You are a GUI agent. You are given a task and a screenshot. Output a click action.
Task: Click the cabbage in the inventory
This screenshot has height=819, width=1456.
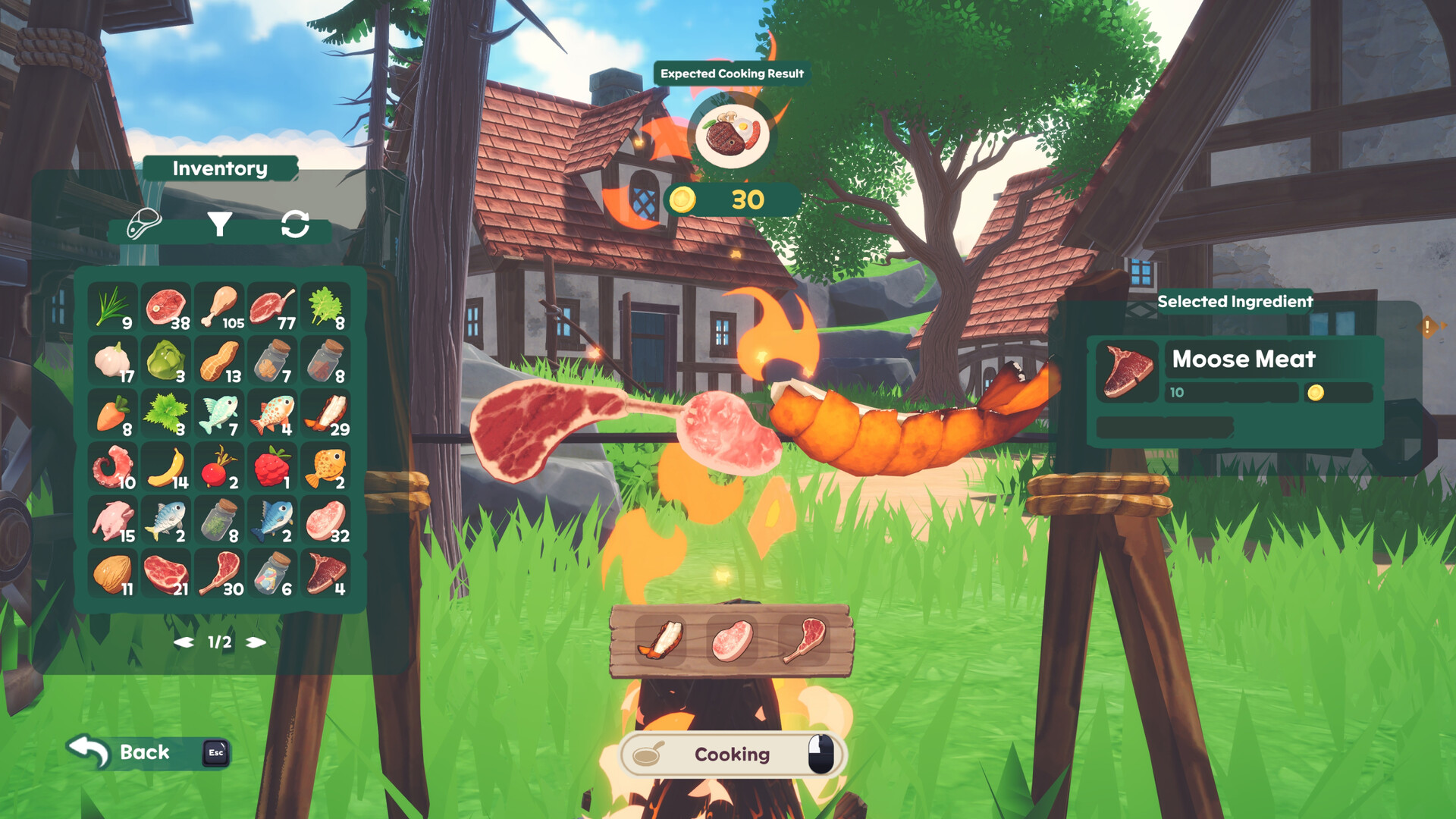166,359
